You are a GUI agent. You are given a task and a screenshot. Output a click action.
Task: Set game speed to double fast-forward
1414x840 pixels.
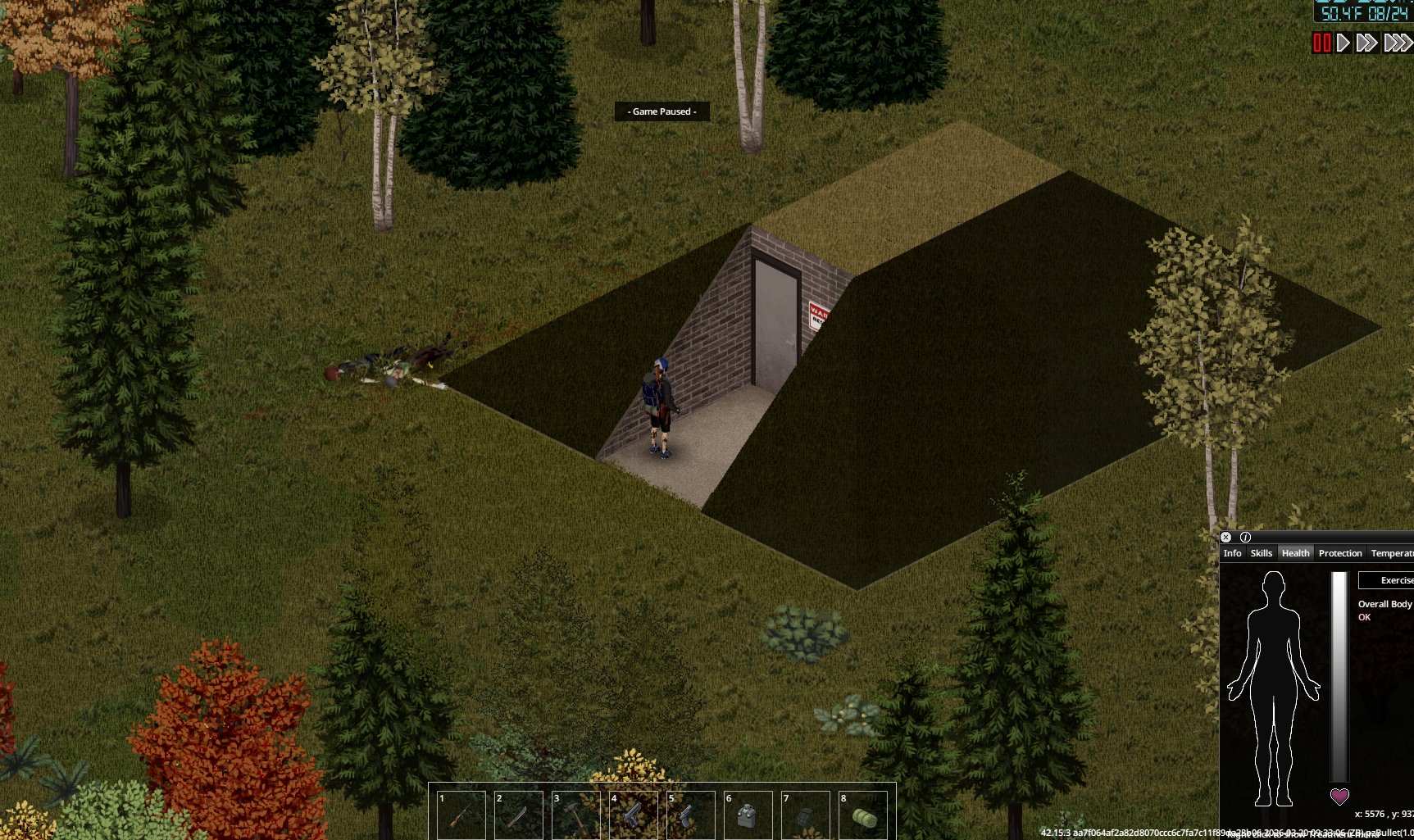tap(1366, 43)
